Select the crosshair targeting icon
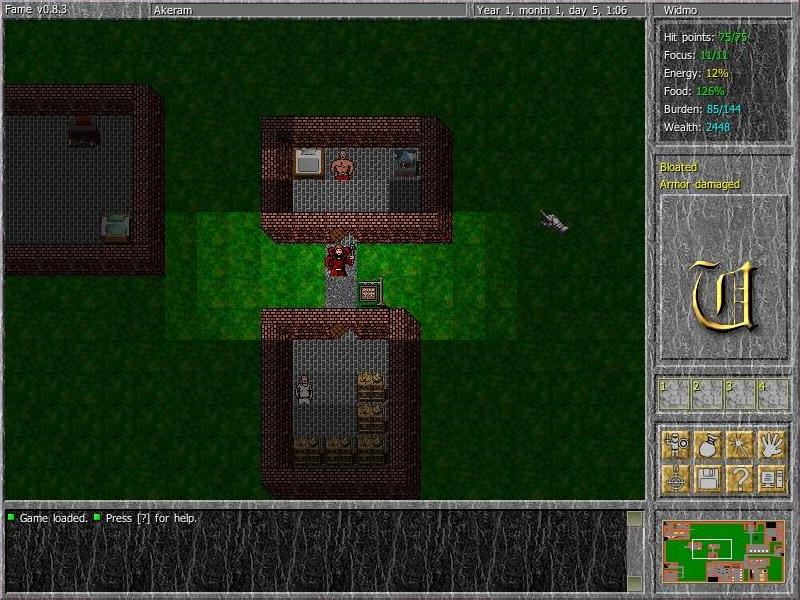This screenshot has height=600, width=800. coord(676,478)
